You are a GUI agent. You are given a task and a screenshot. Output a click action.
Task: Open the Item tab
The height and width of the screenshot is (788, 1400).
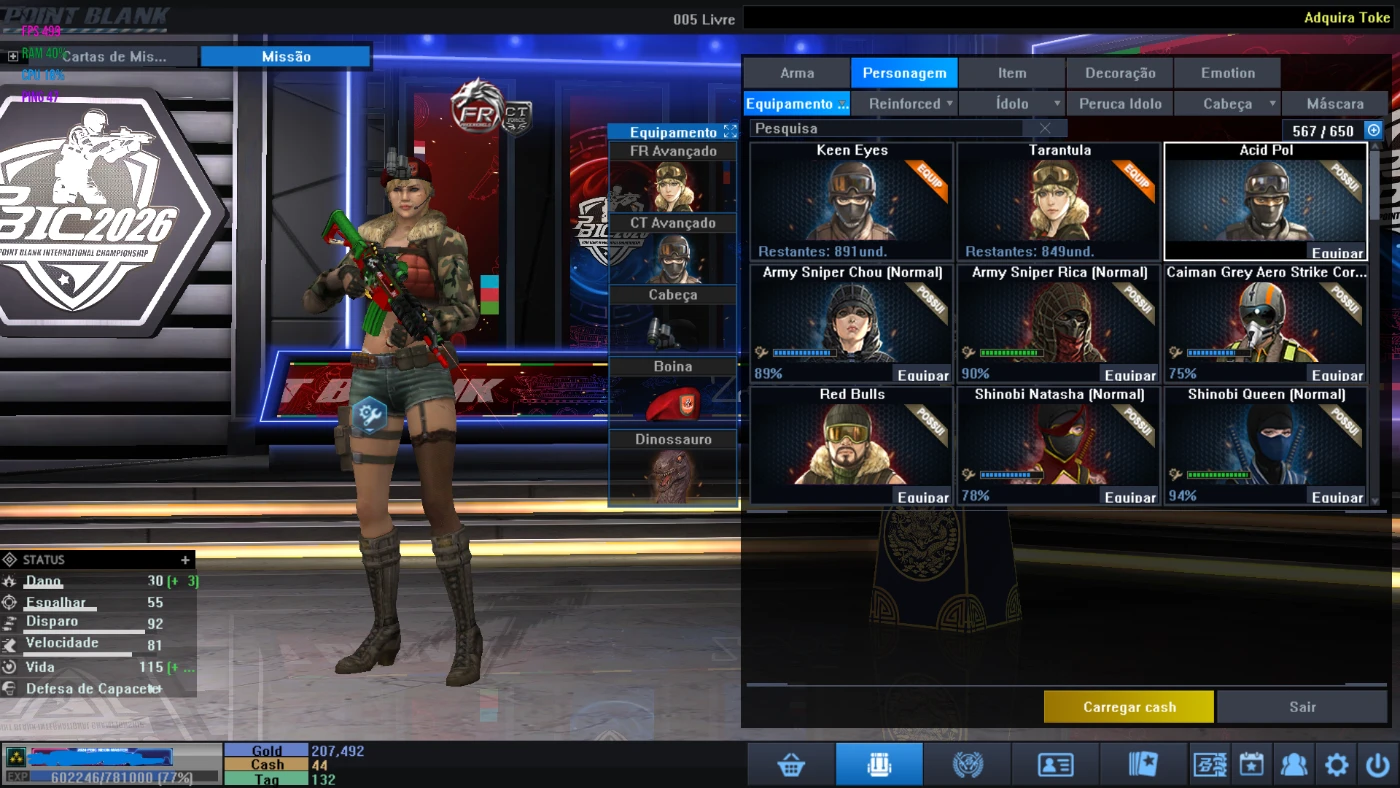1012,73
